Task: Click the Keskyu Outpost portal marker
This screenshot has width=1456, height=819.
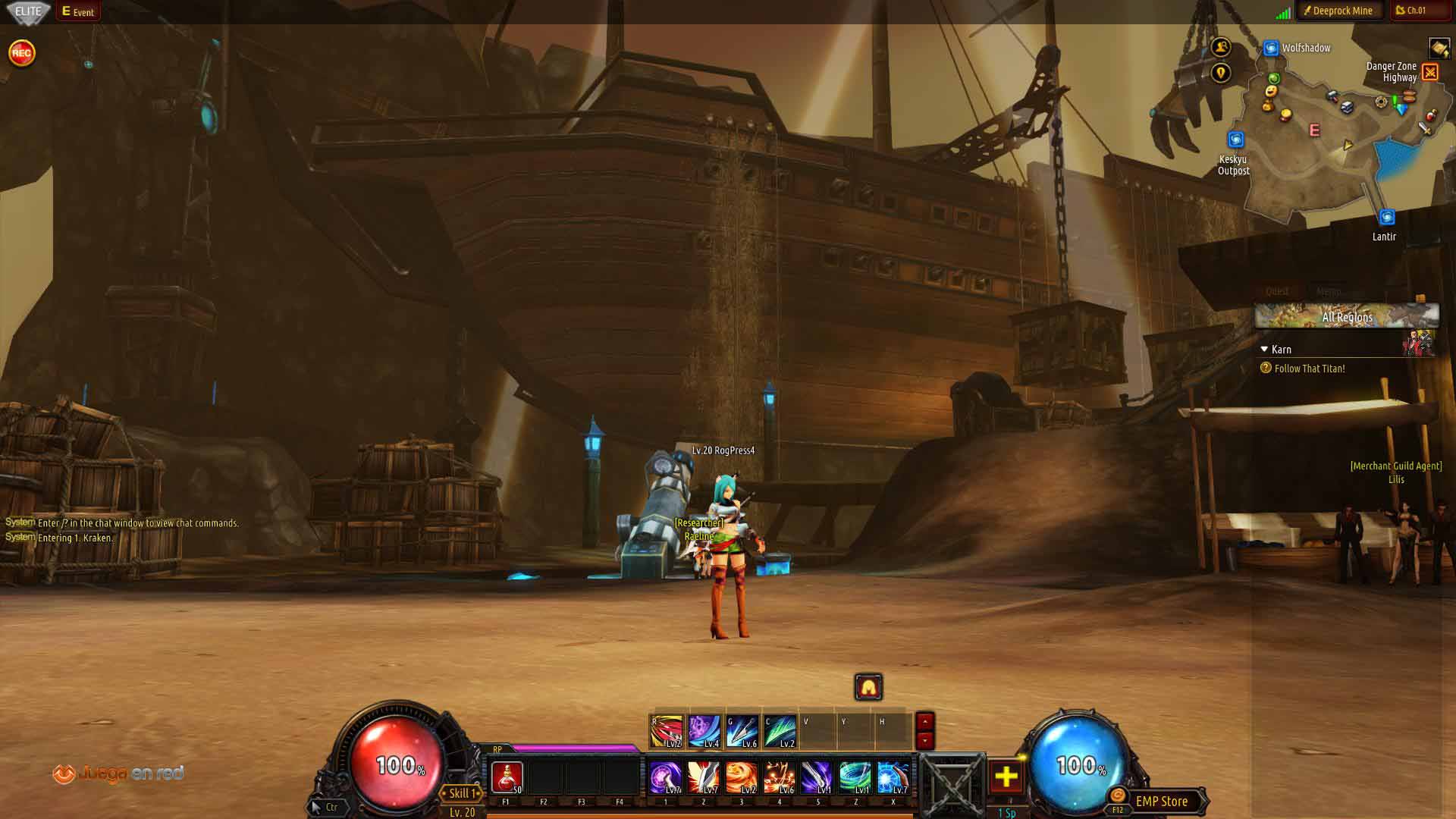Action: click(1235, 140)
